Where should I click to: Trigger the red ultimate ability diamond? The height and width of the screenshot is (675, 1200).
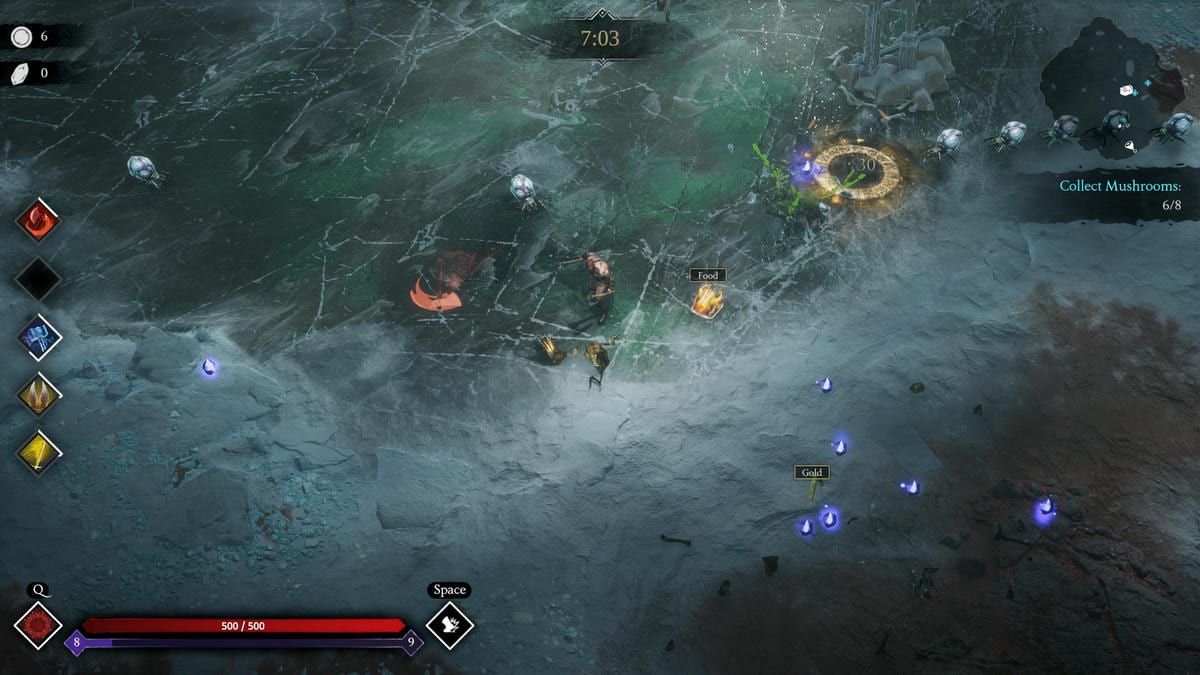(39, 625)
